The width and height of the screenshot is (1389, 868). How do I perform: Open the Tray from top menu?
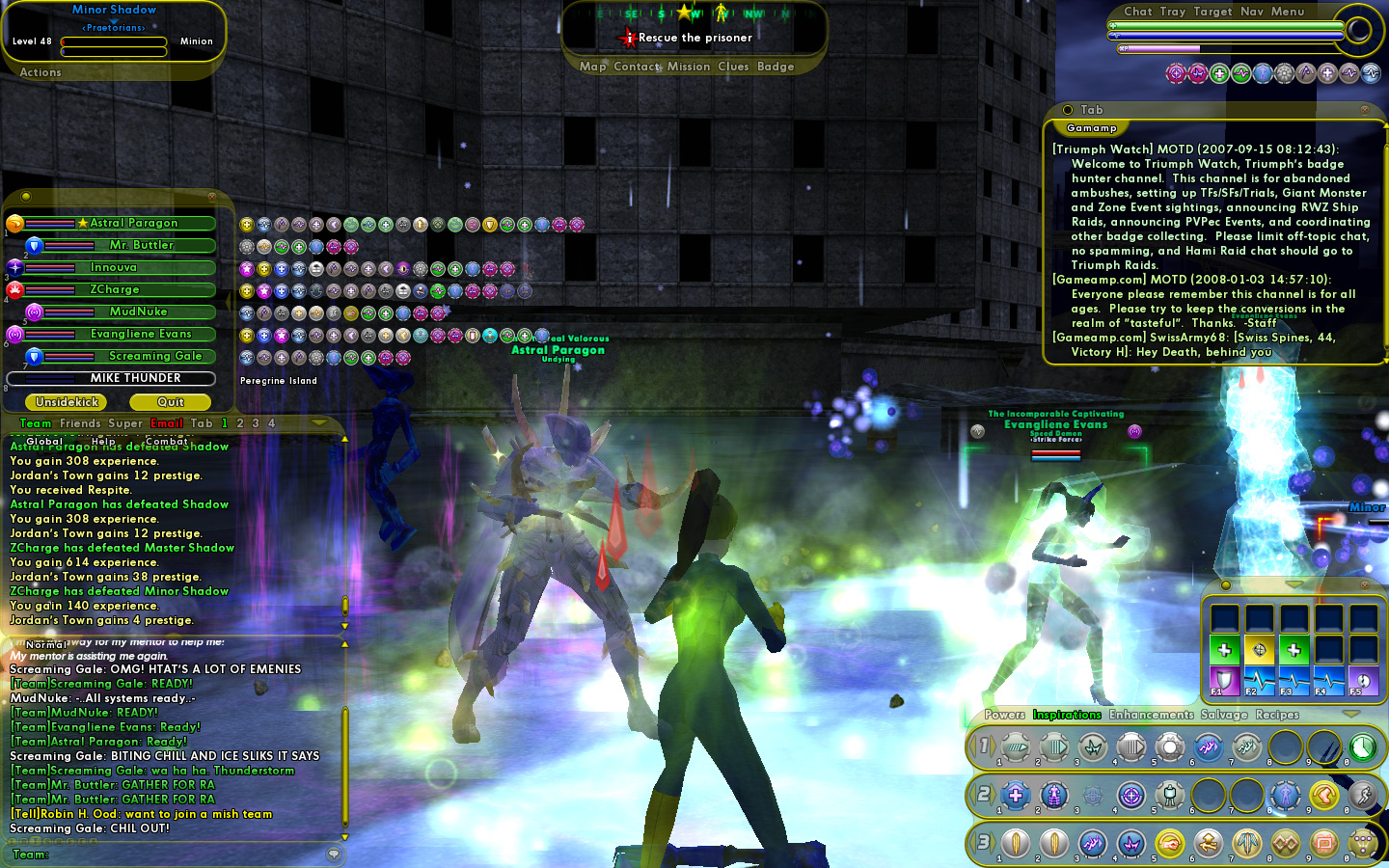[x=1173, y=12]
